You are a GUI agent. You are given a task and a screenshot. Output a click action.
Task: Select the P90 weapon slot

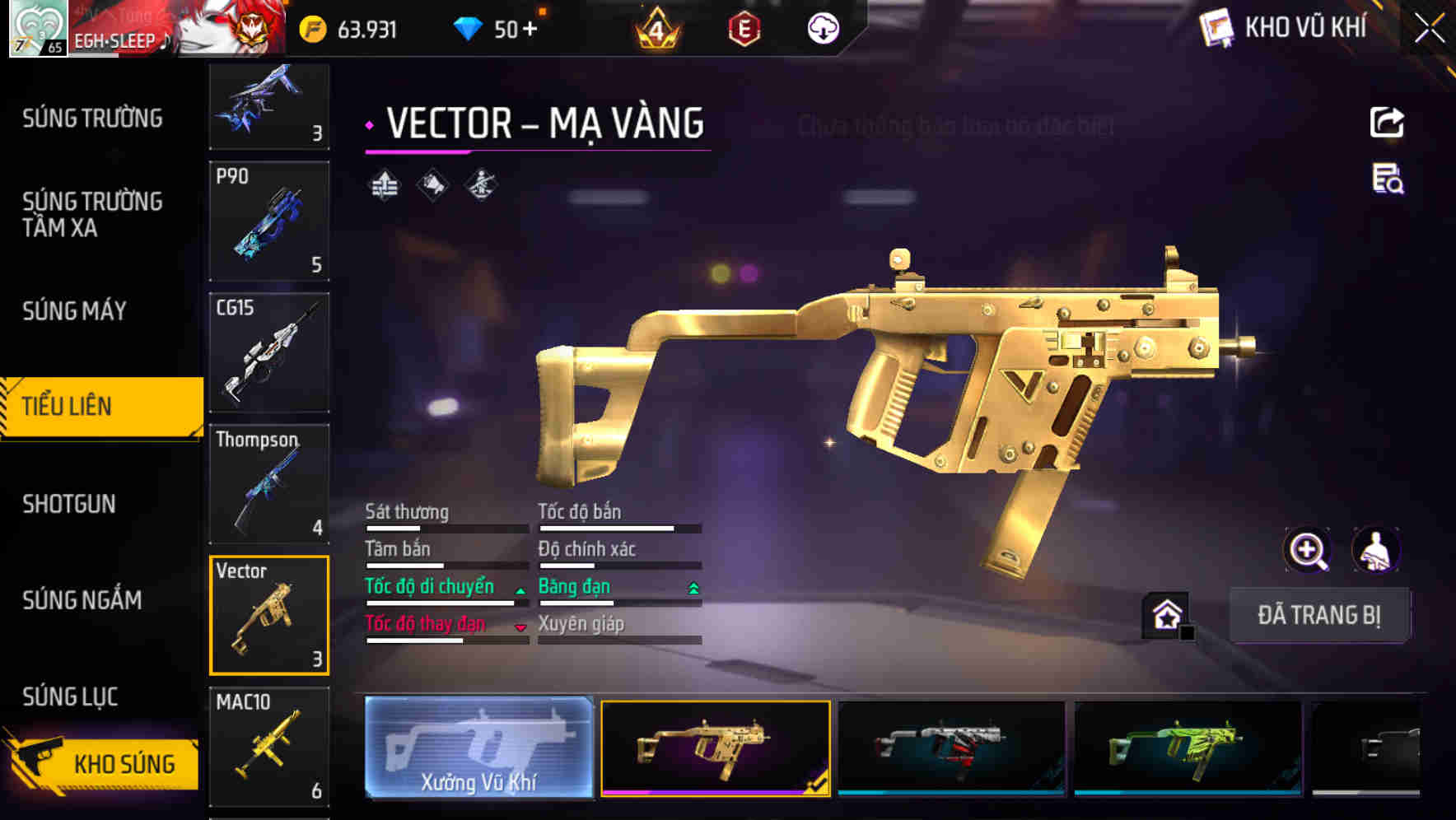(x=269, y=221)
